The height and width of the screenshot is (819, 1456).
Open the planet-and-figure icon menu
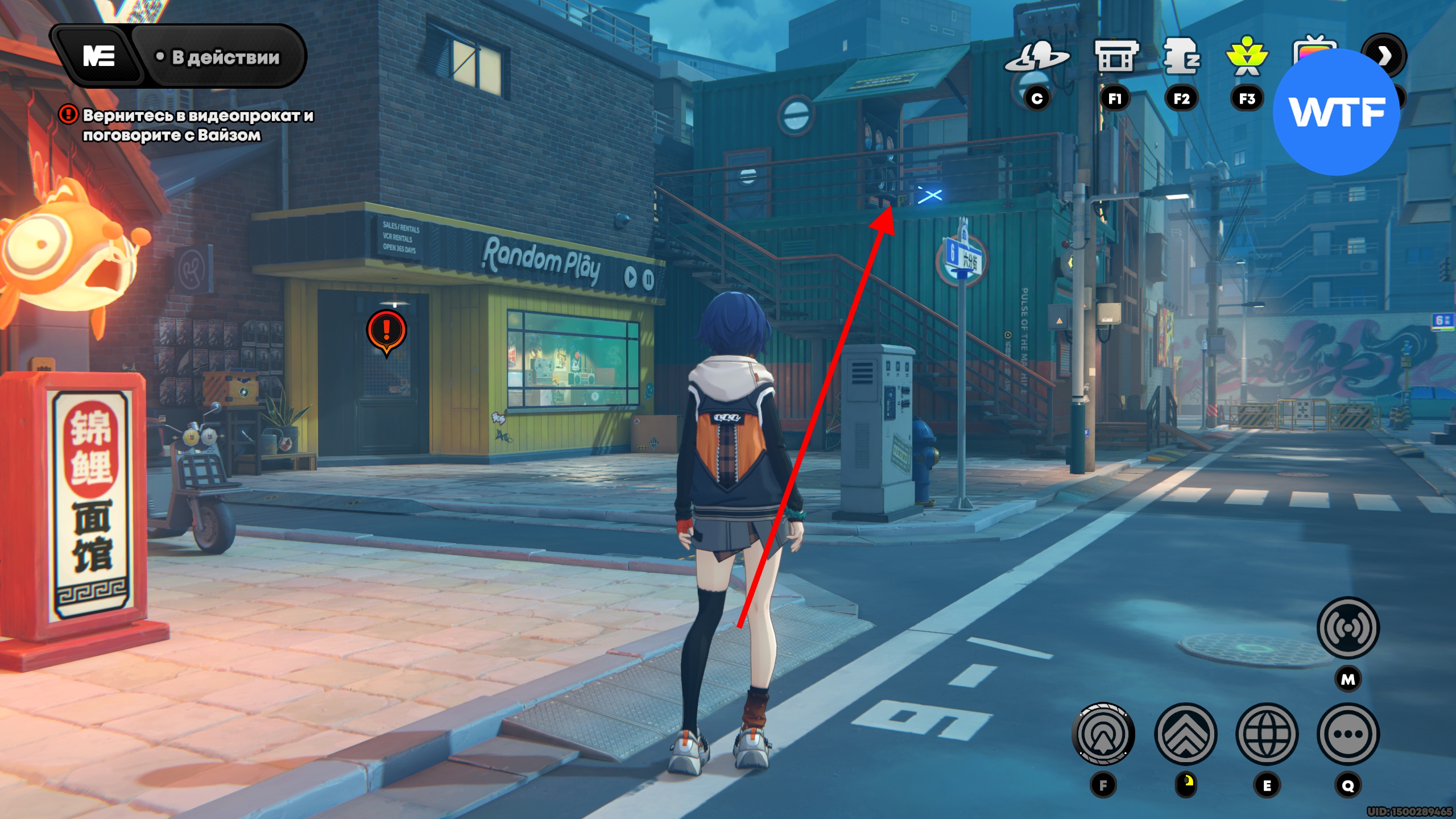pyautogui.click(x=1037, y=58)
